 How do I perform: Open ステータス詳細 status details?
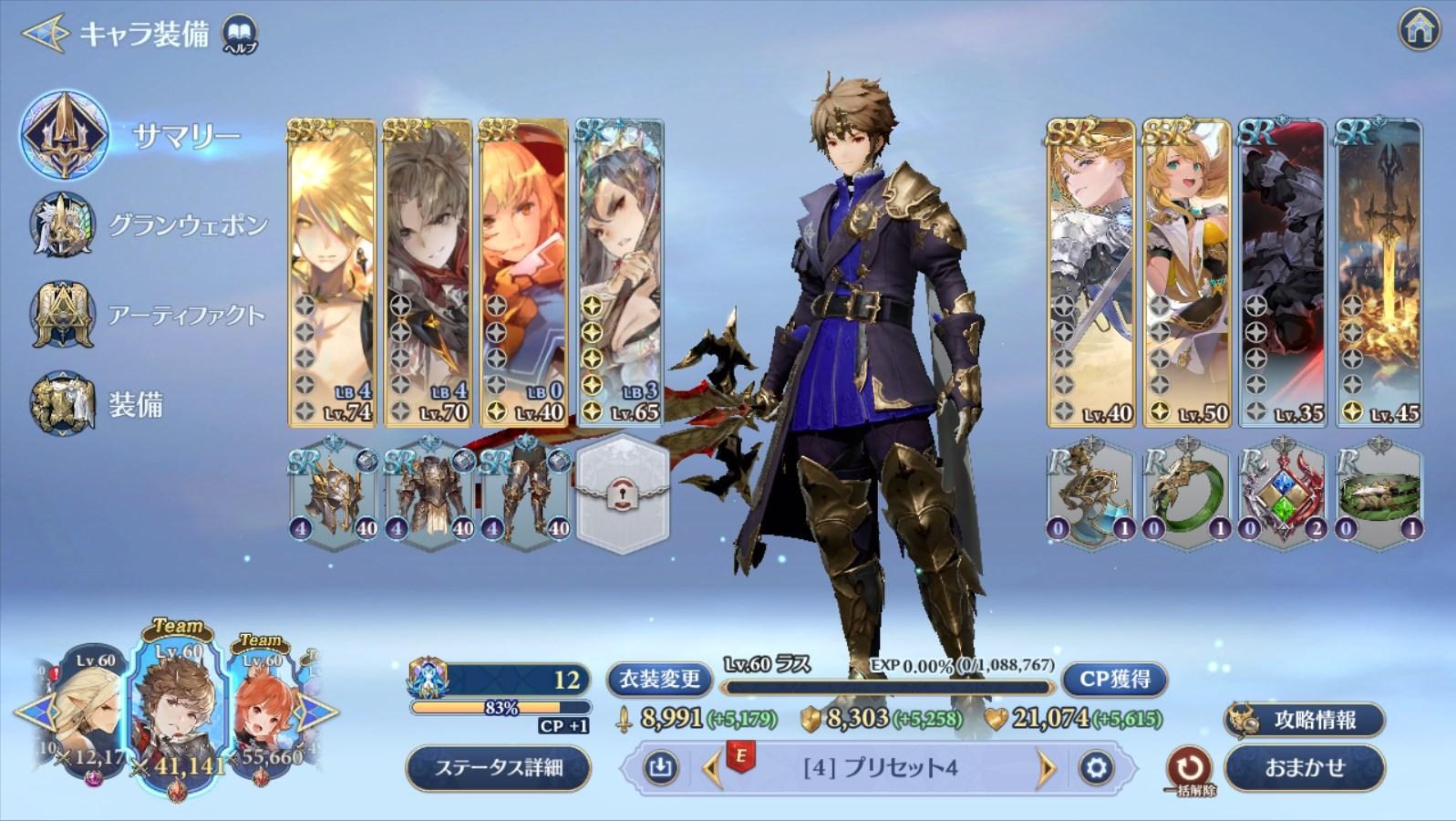(498, 767)
